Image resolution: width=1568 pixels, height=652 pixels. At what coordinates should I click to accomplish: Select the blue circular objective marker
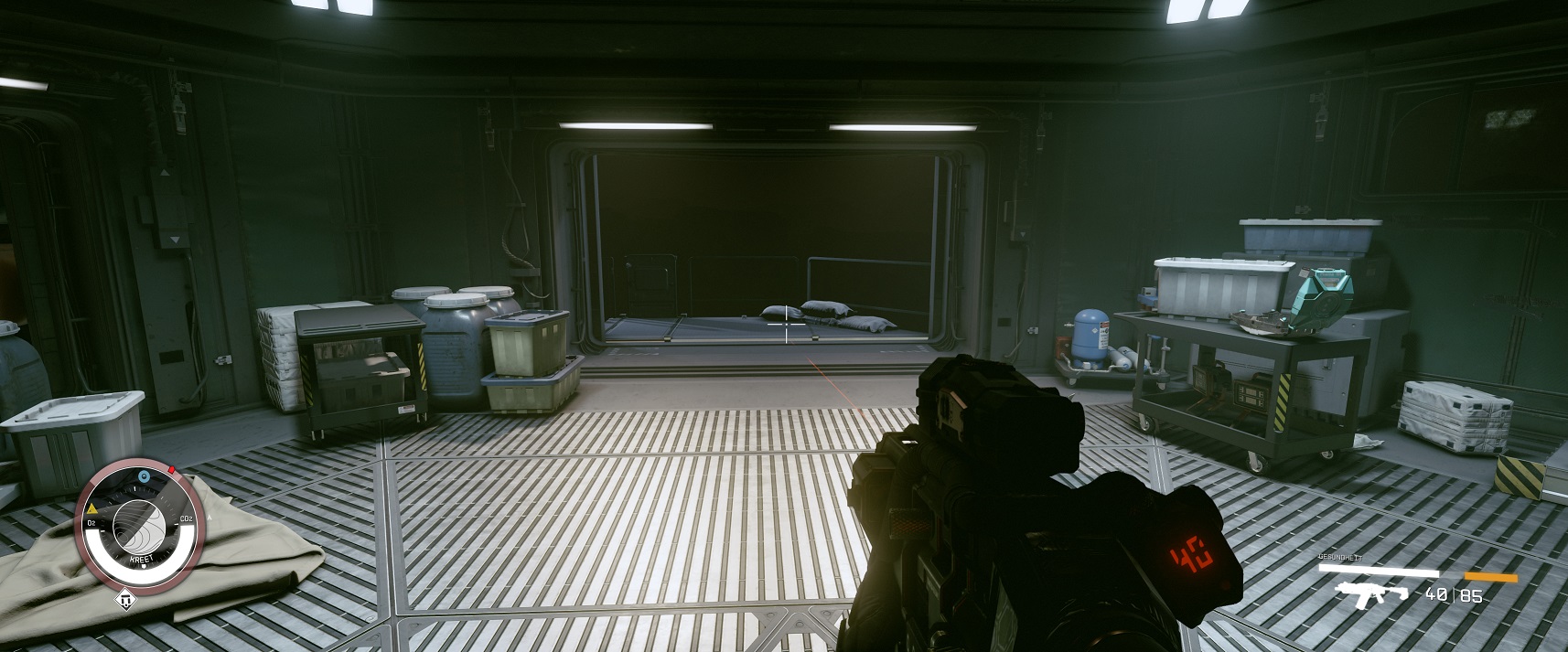click(x=143, y=476)
